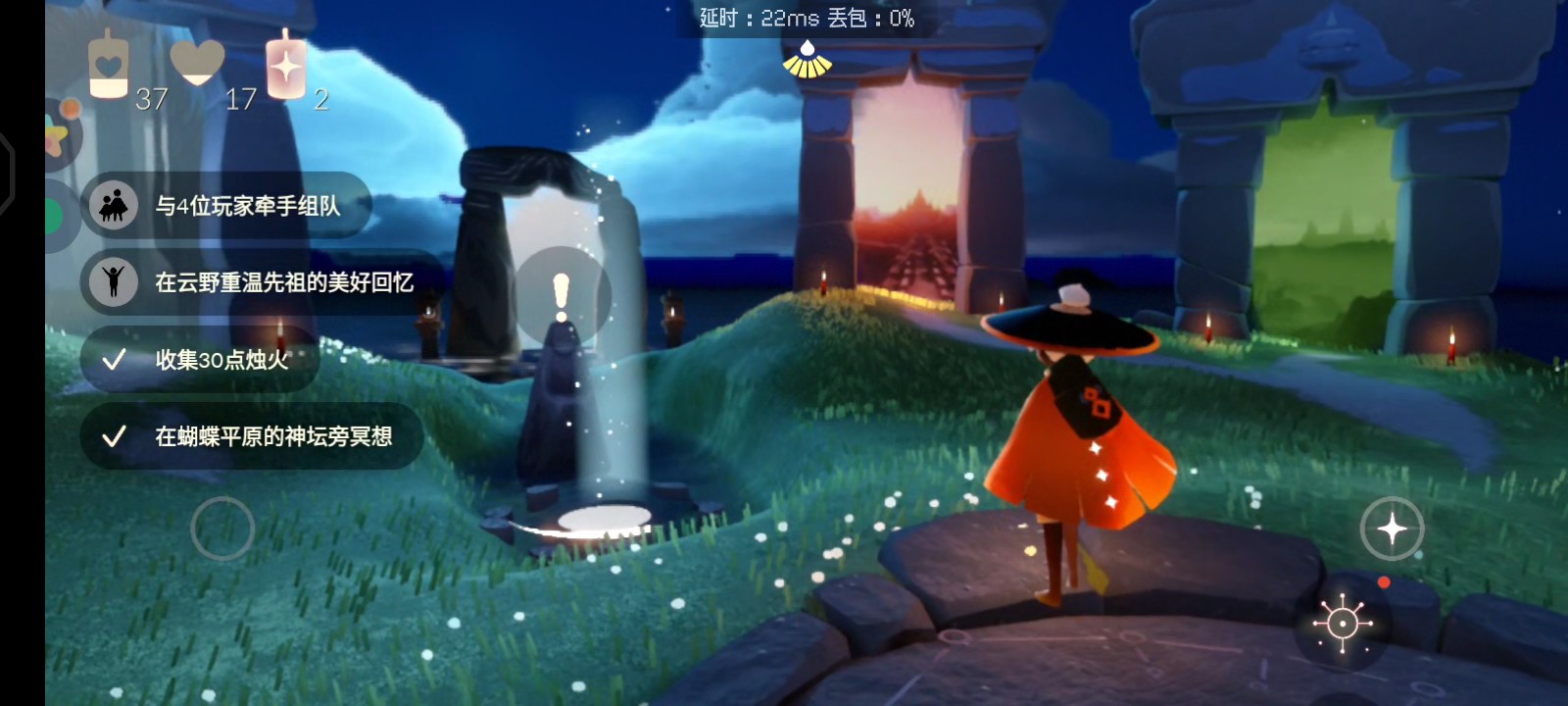Tap the white candle currency icon
This screenshot has width=1568, height=706.
pyautogui.click(x=109, y=66)
